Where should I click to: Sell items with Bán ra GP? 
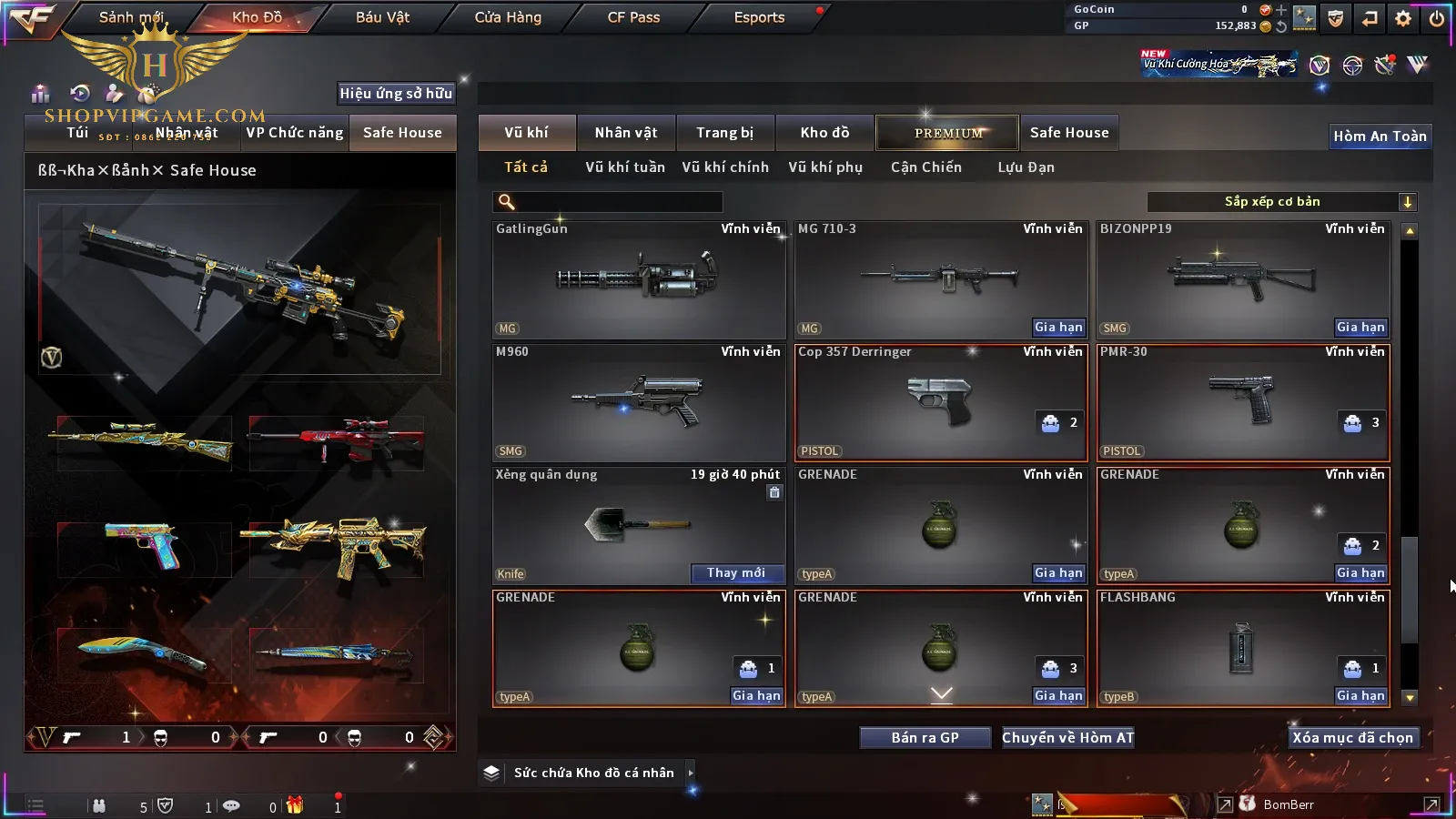[925, 738]
